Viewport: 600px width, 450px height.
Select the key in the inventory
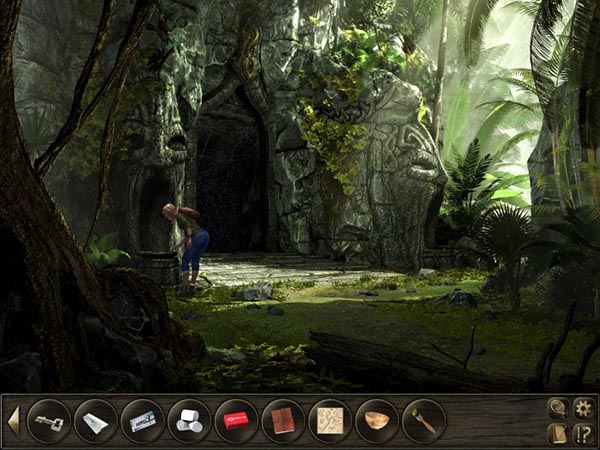(x=48, y=421)
